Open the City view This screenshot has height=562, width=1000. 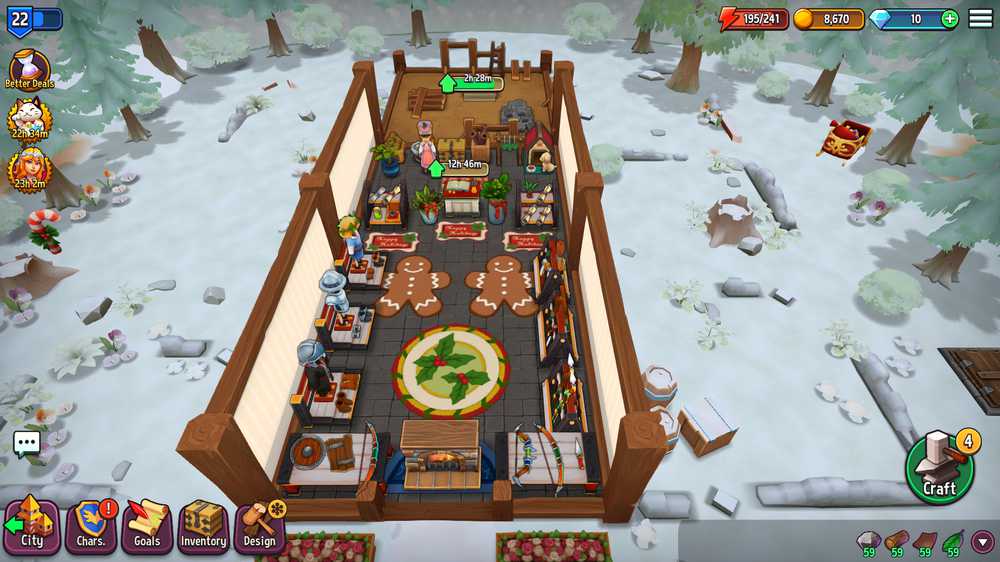pyautogui.click(x=31, y=524)
